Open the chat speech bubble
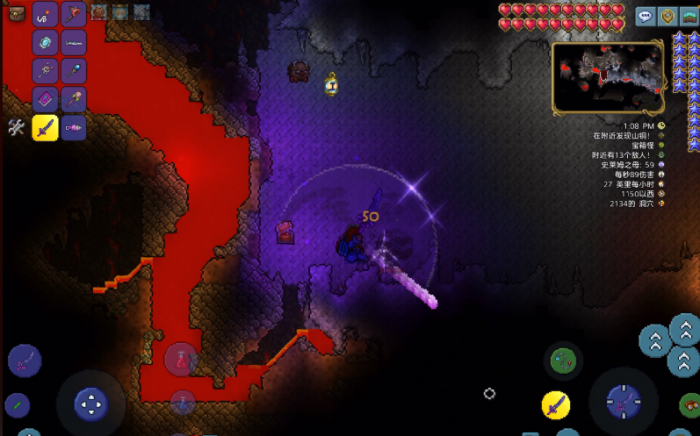The height and width of the screenshot is (436, 700). pos(645,16)
